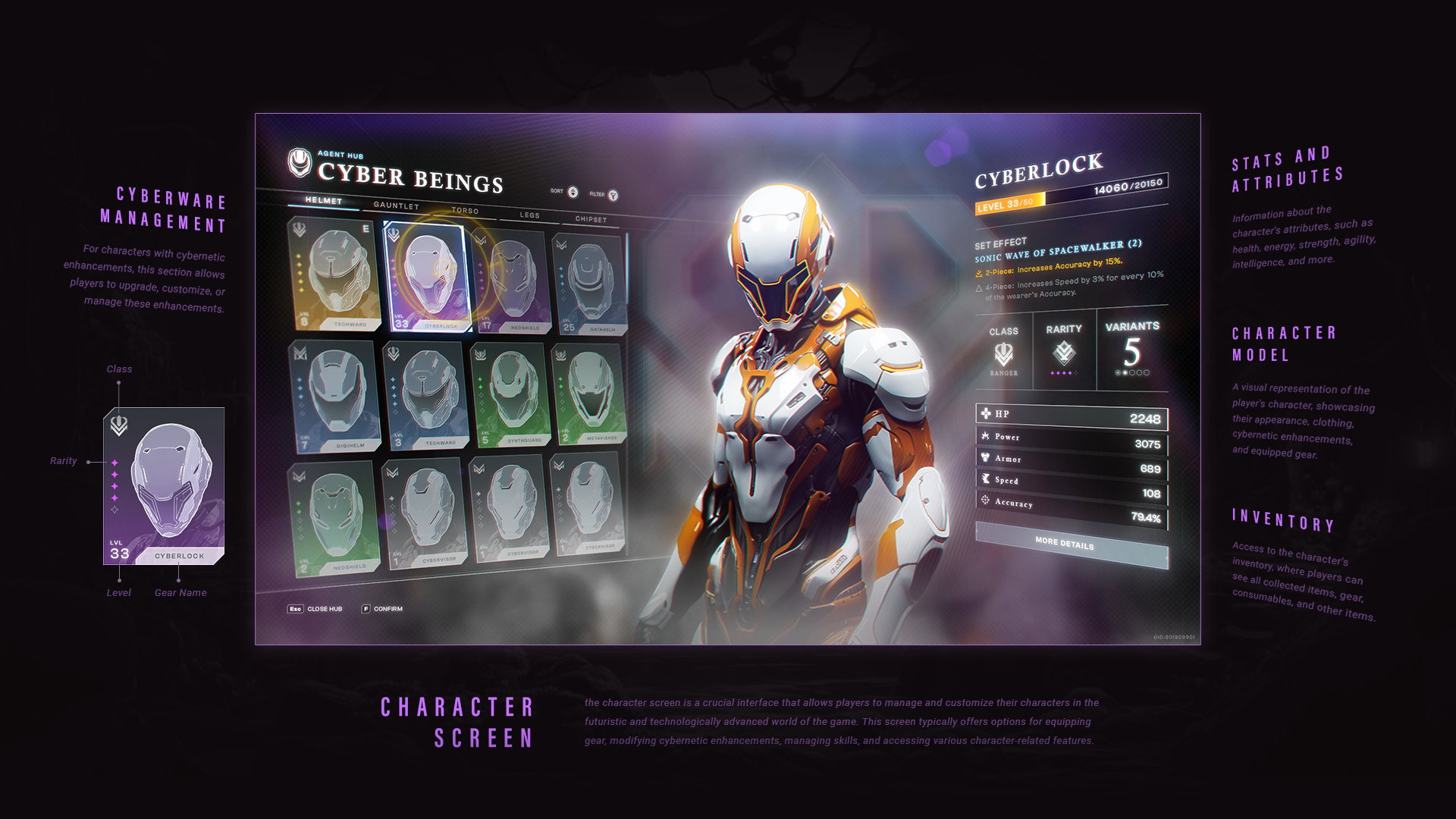
Task: Choose the Digihelm level 7 helmet
Action: point(332,396)
